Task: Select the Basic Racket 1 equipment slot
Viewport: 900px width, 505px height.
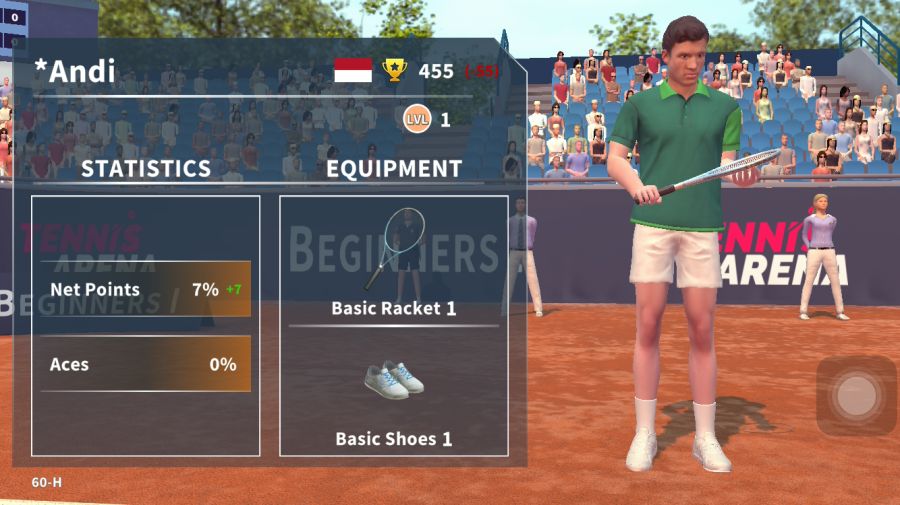Action: coord(393,260)
